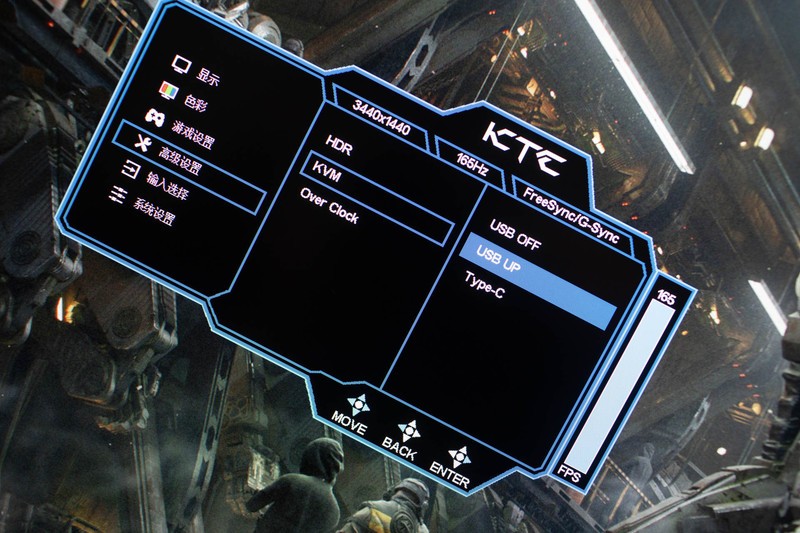
Task: Open 游戏设置 game settings
Action: (x=192, y=133)
